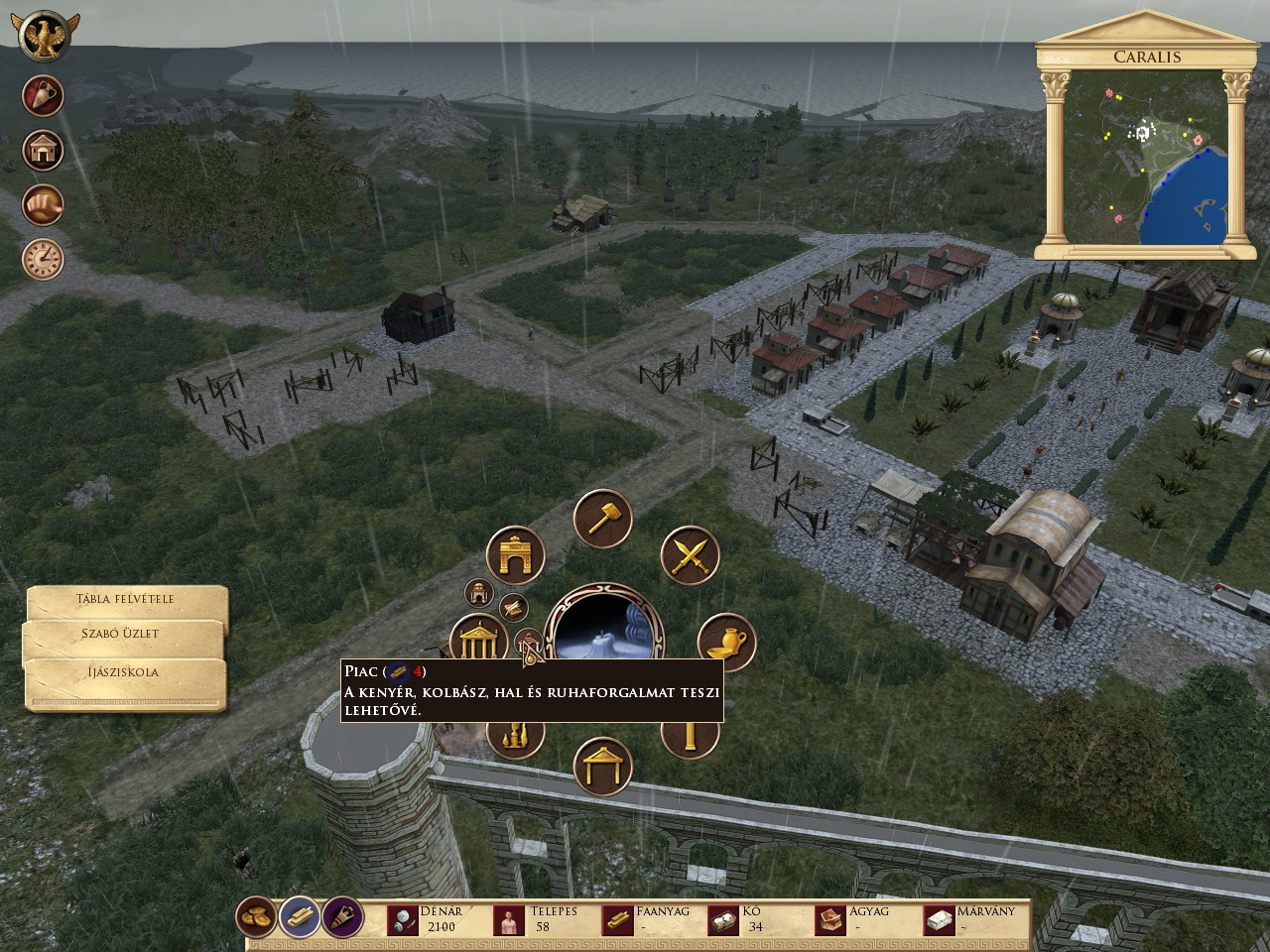Select the triumphal arch build category
The width and height of the screenshot is (1270, 952).
pyautogui.click(x=516, y=555)
